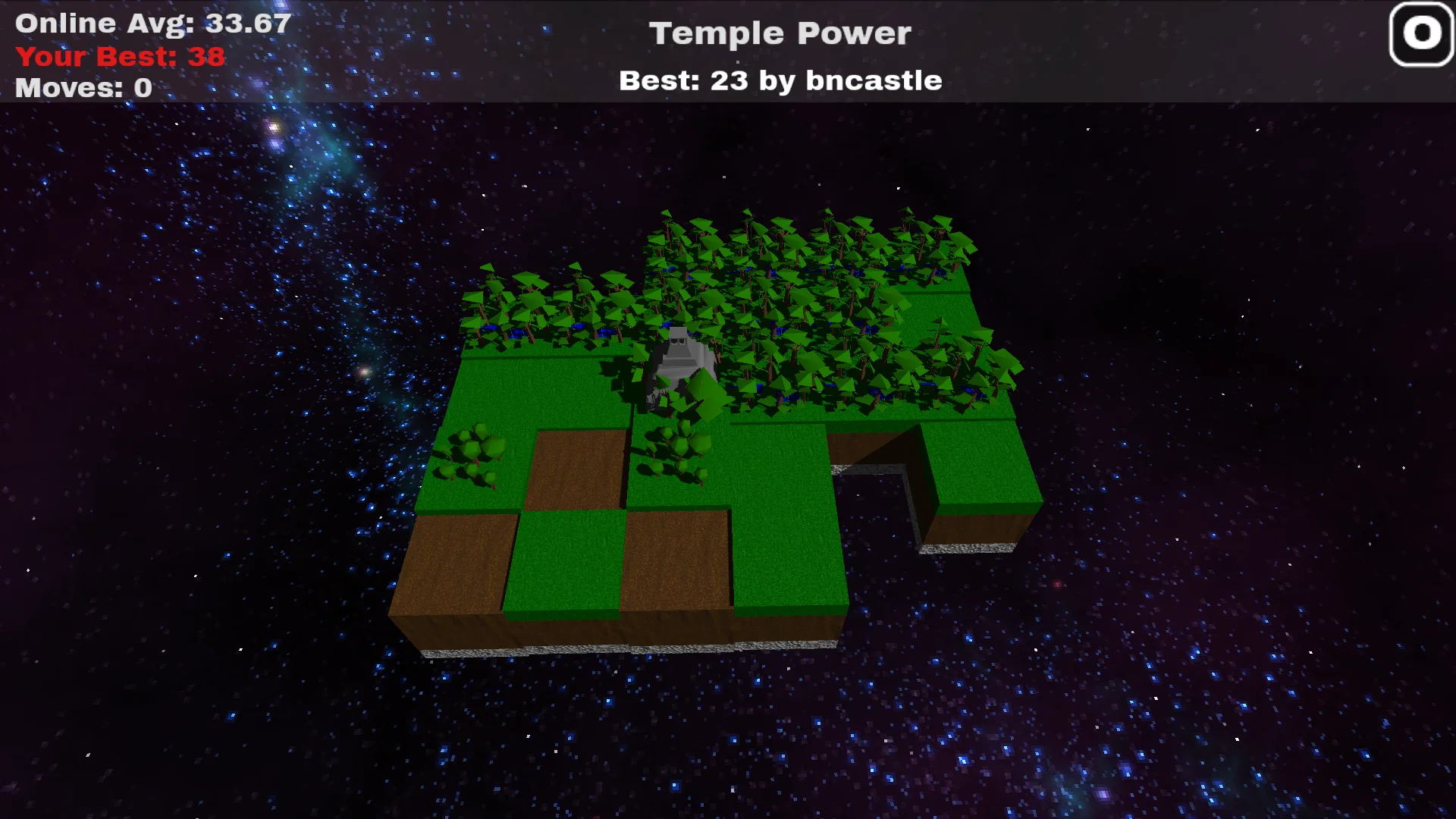Select the white temple among the trees
Screen dimensions: 1456x819
coord(679,353)
